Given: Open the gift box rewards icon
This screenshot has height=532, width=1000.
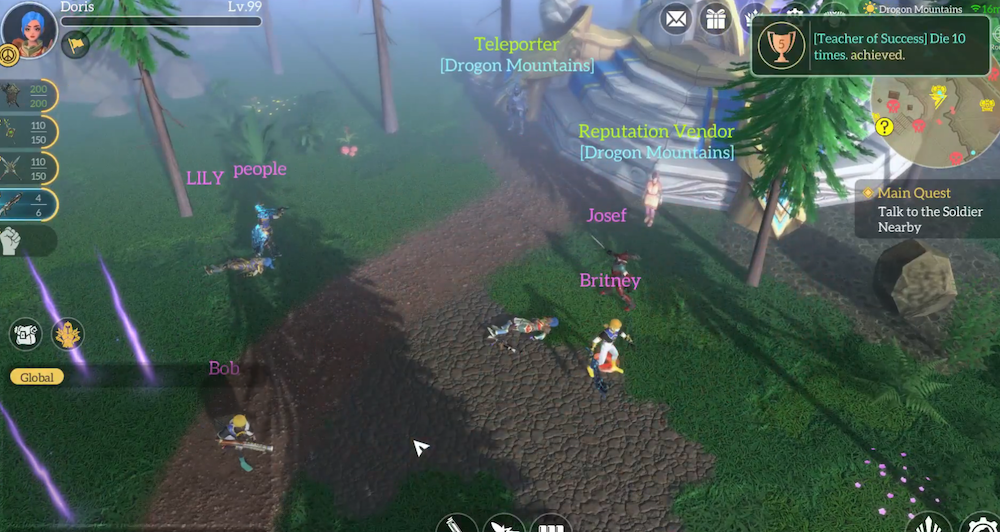Looking at the screenshot, I should tap(715, 17).
